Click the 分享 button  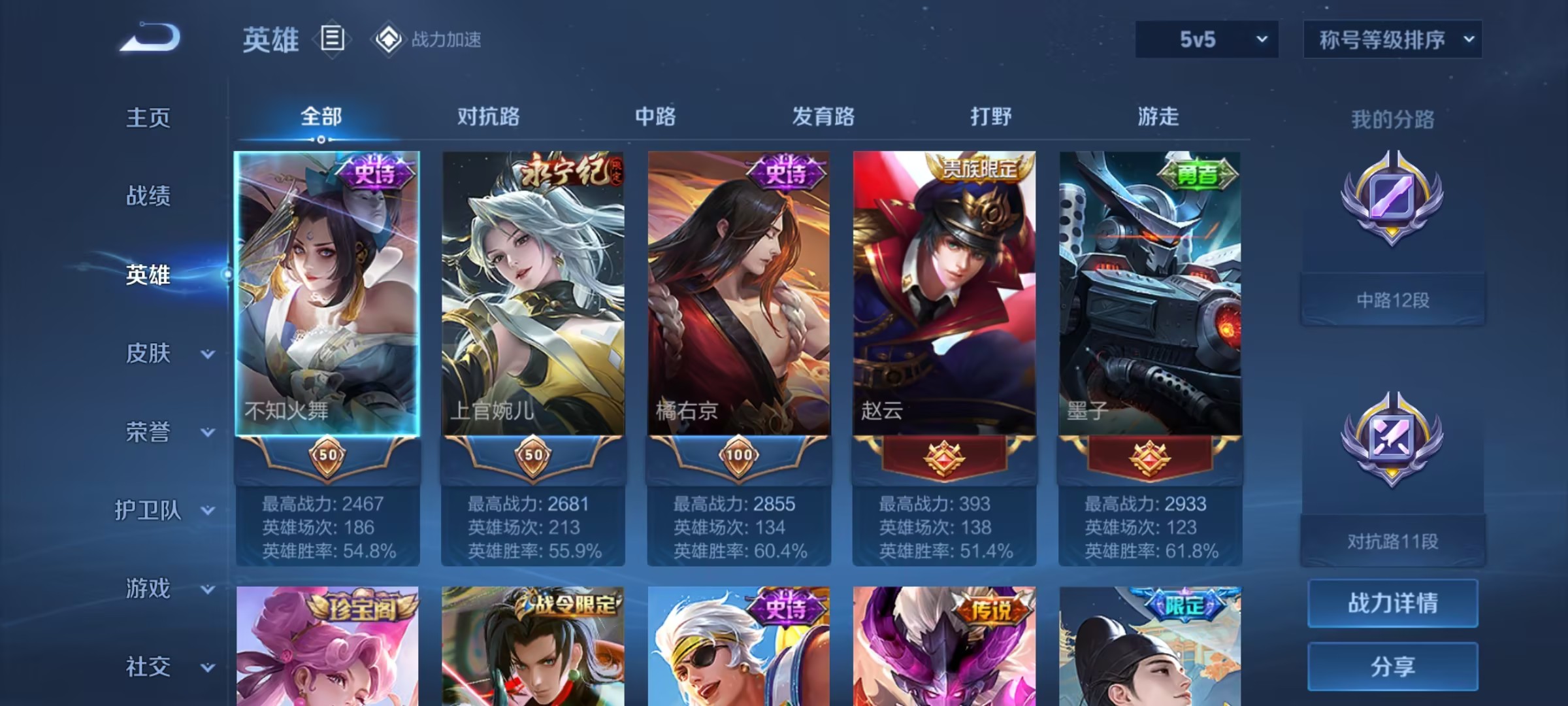point(1392,668)
